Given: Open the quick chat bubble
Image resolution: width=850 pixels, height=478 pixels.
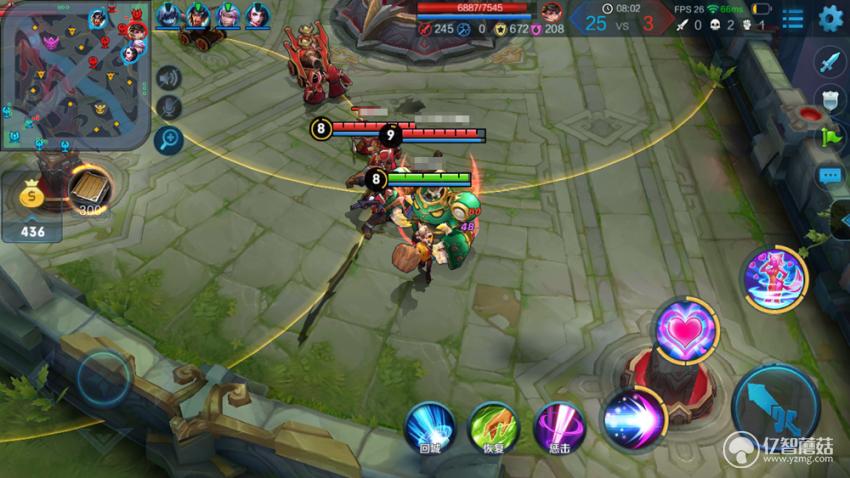Looking at the screenshot, I should [x=829, y=176].
